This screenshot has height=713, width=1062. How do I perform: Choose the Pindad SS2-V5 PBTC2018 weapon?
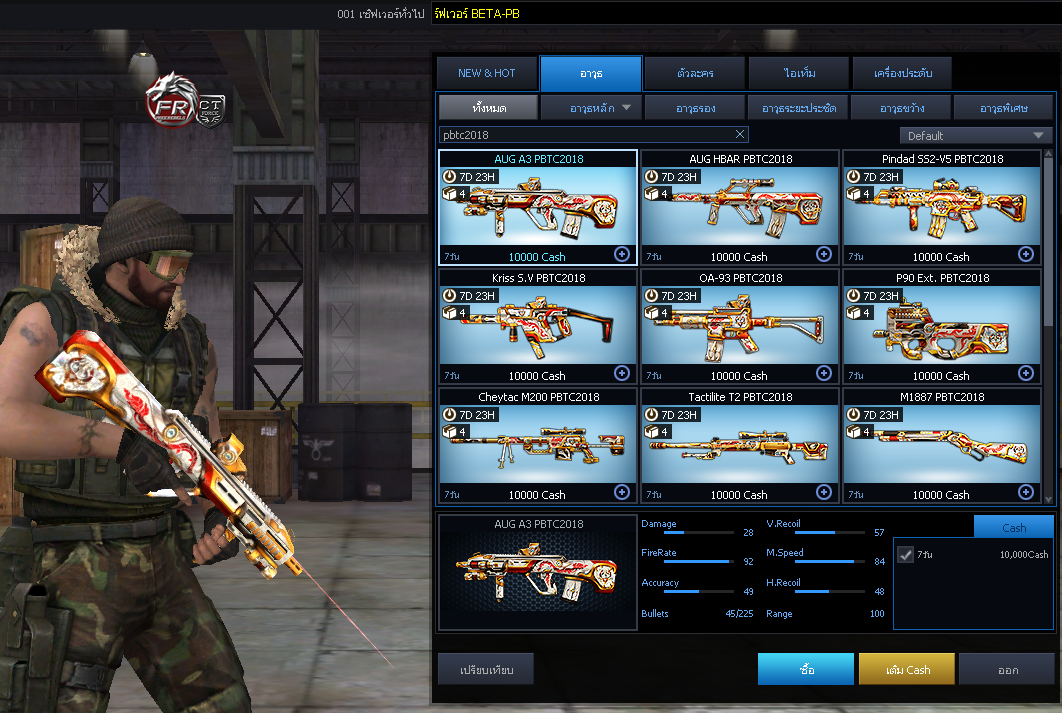[x=942, y=207]
